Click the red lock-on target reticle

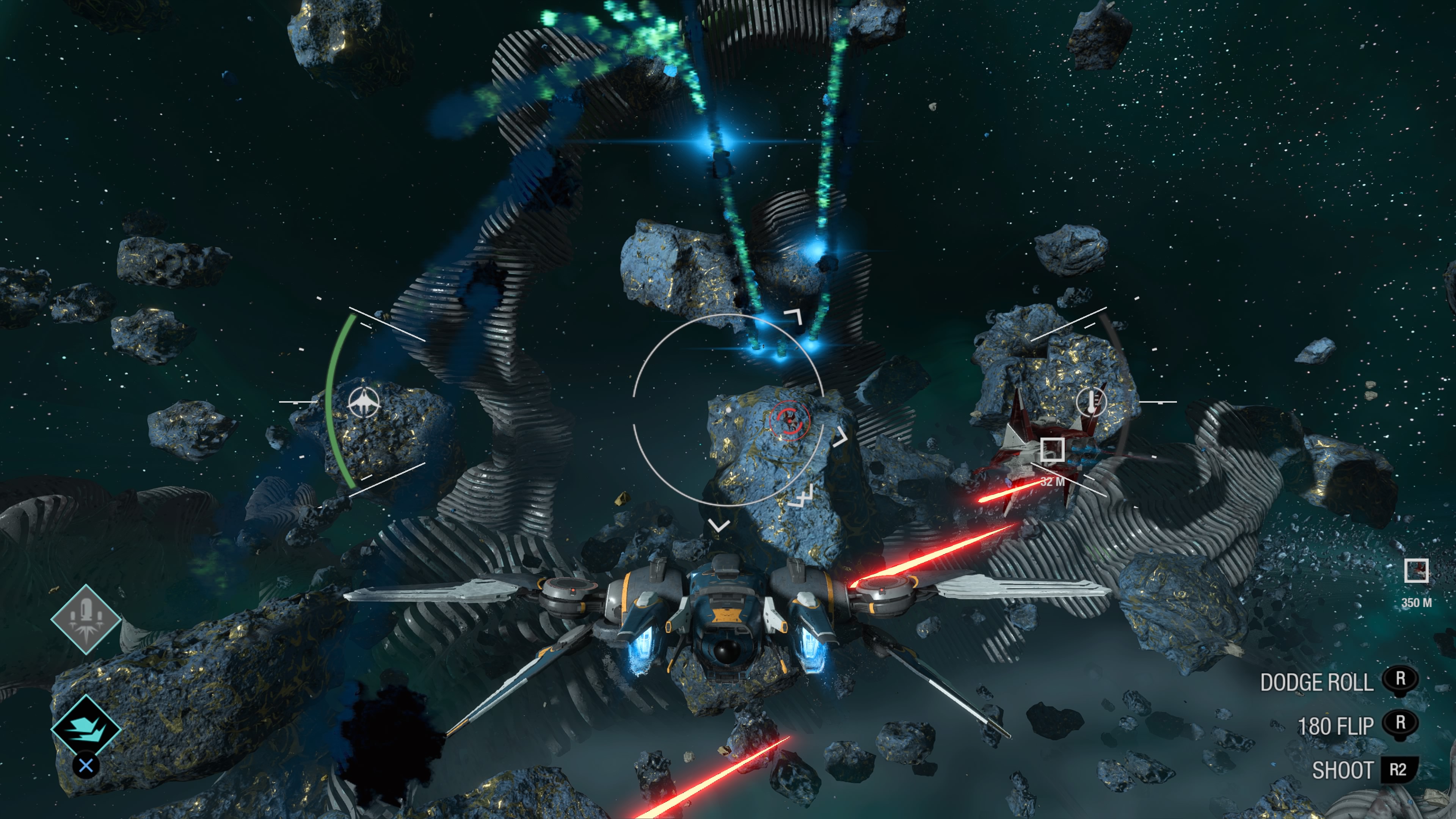[789, 419]
